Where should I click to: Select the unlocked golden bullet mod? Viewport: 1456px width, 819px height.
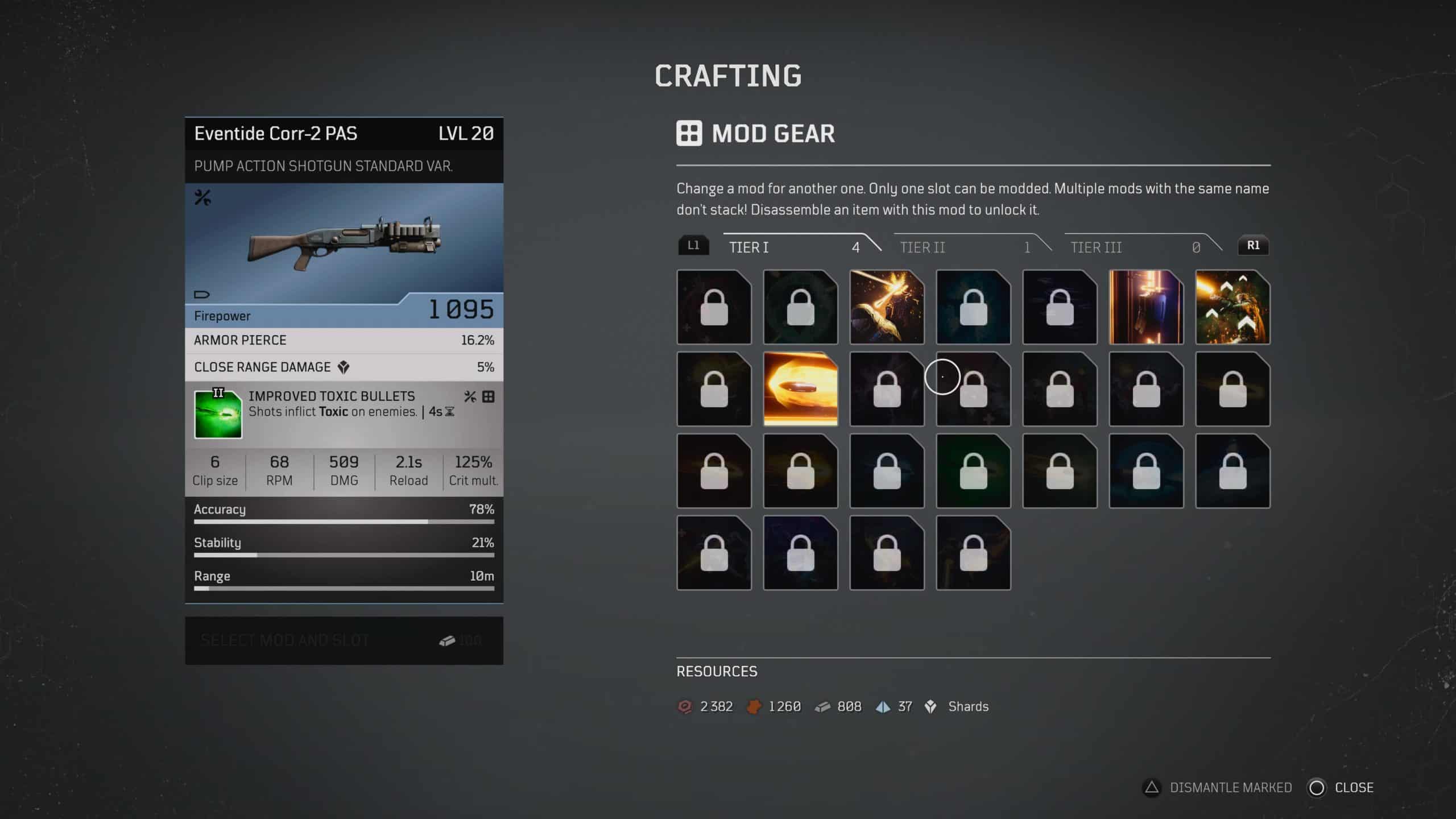click(800, 389)
